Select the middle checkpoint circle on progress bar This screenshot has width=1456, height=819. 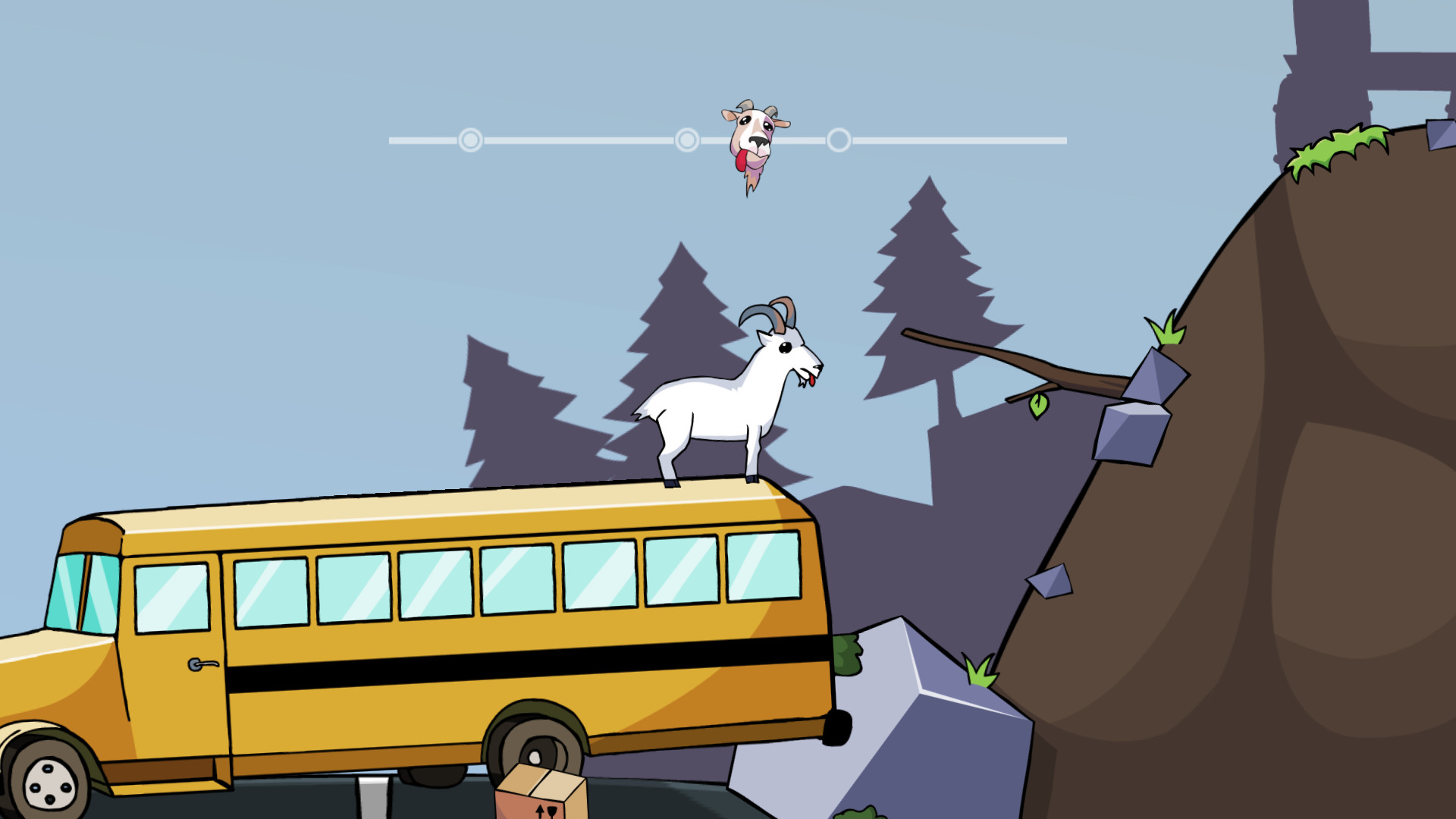coord(687,140)
